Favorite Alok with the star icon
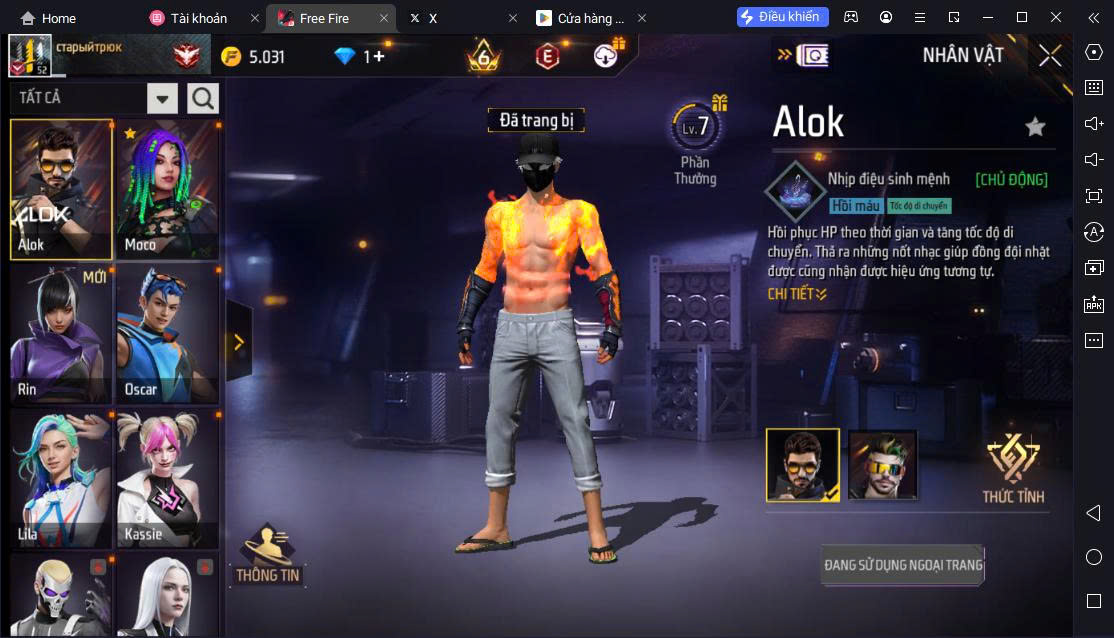The height and width of the screenshot is (638, 1114). coord(1035,126)
